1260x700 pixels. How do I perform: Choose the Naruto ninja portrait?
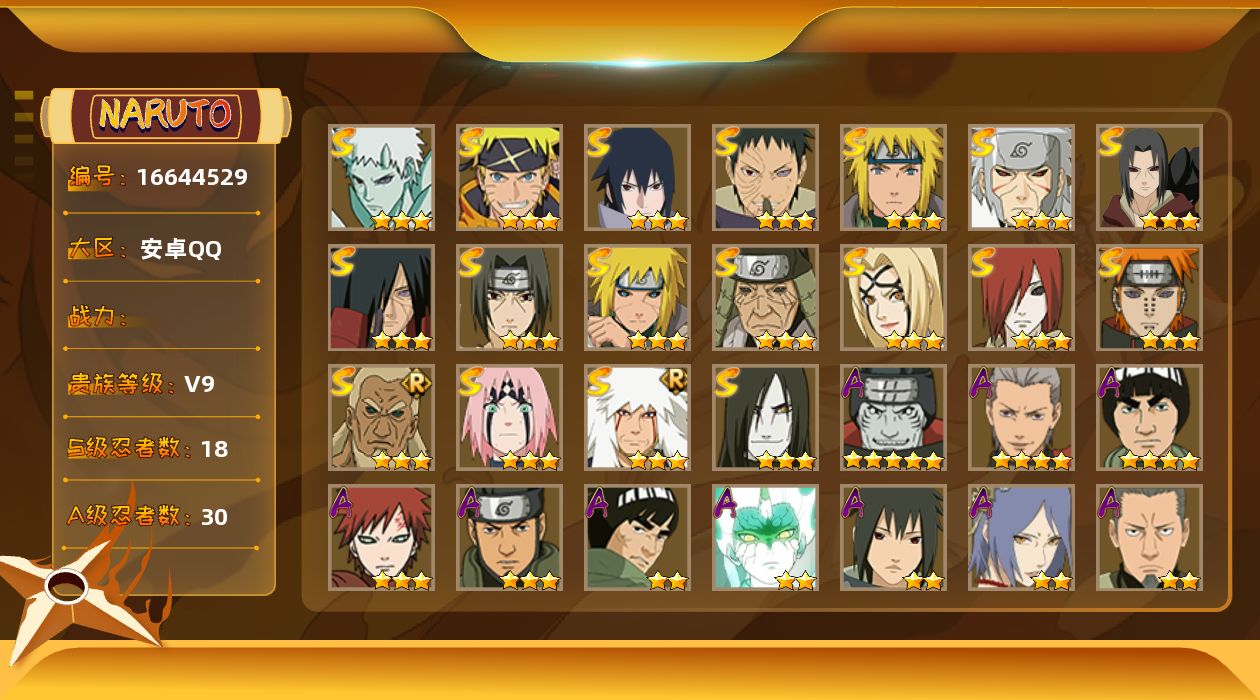click(x=509, y=177)
